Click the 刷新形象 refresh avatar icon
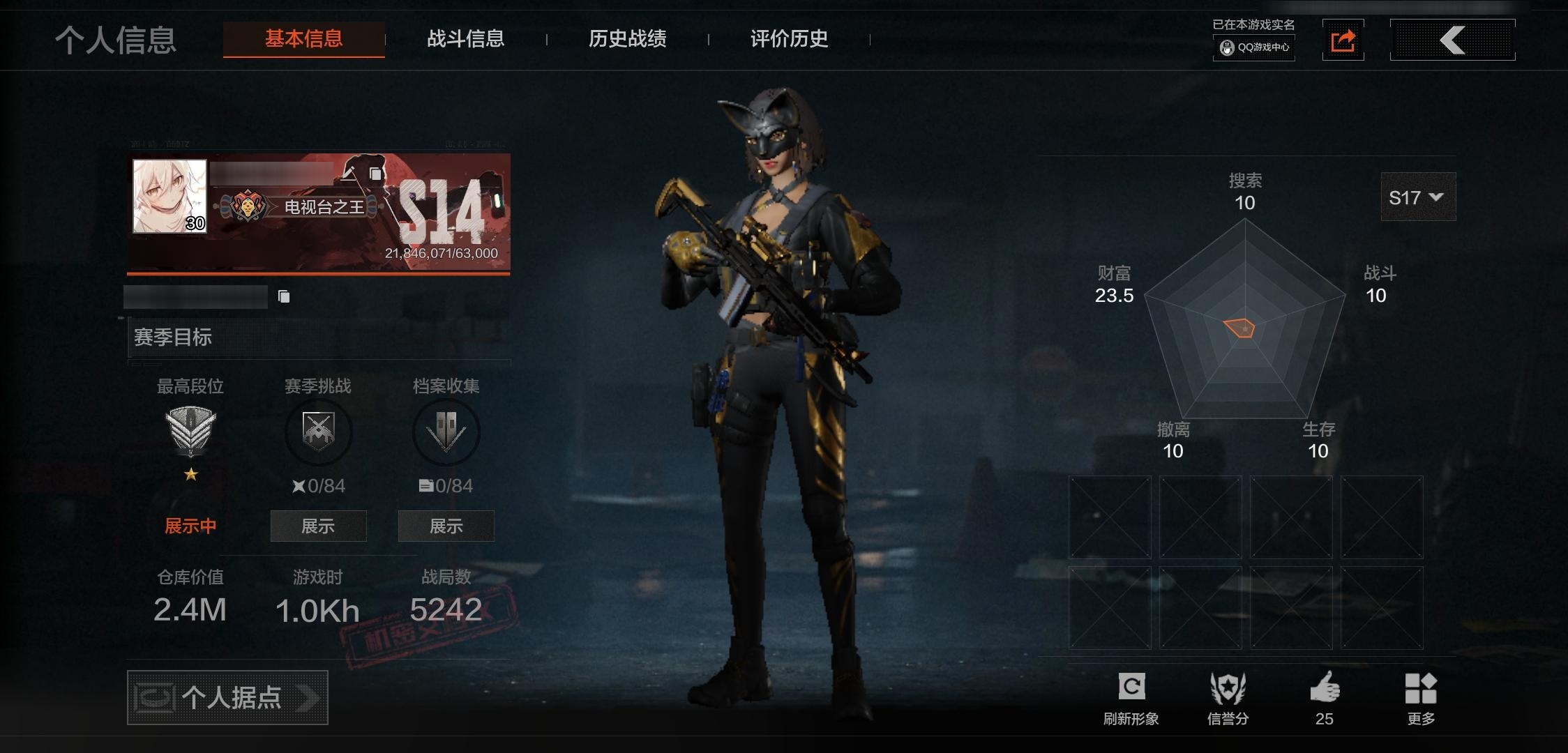 pos(1133,686)
